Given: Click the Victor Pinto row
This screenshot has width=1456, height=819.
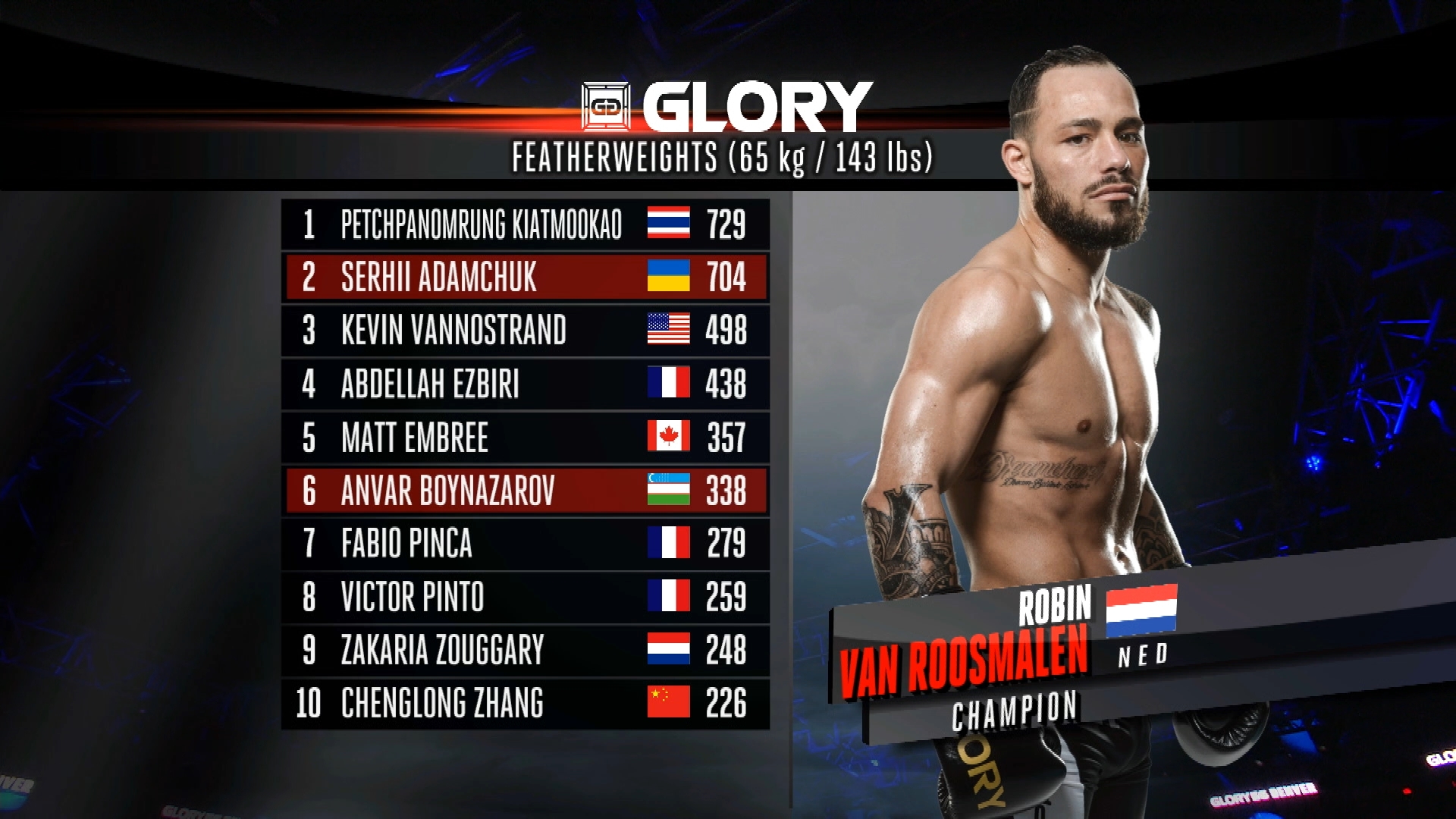Looking at the screenshot, I should click(x=525, y=597).
